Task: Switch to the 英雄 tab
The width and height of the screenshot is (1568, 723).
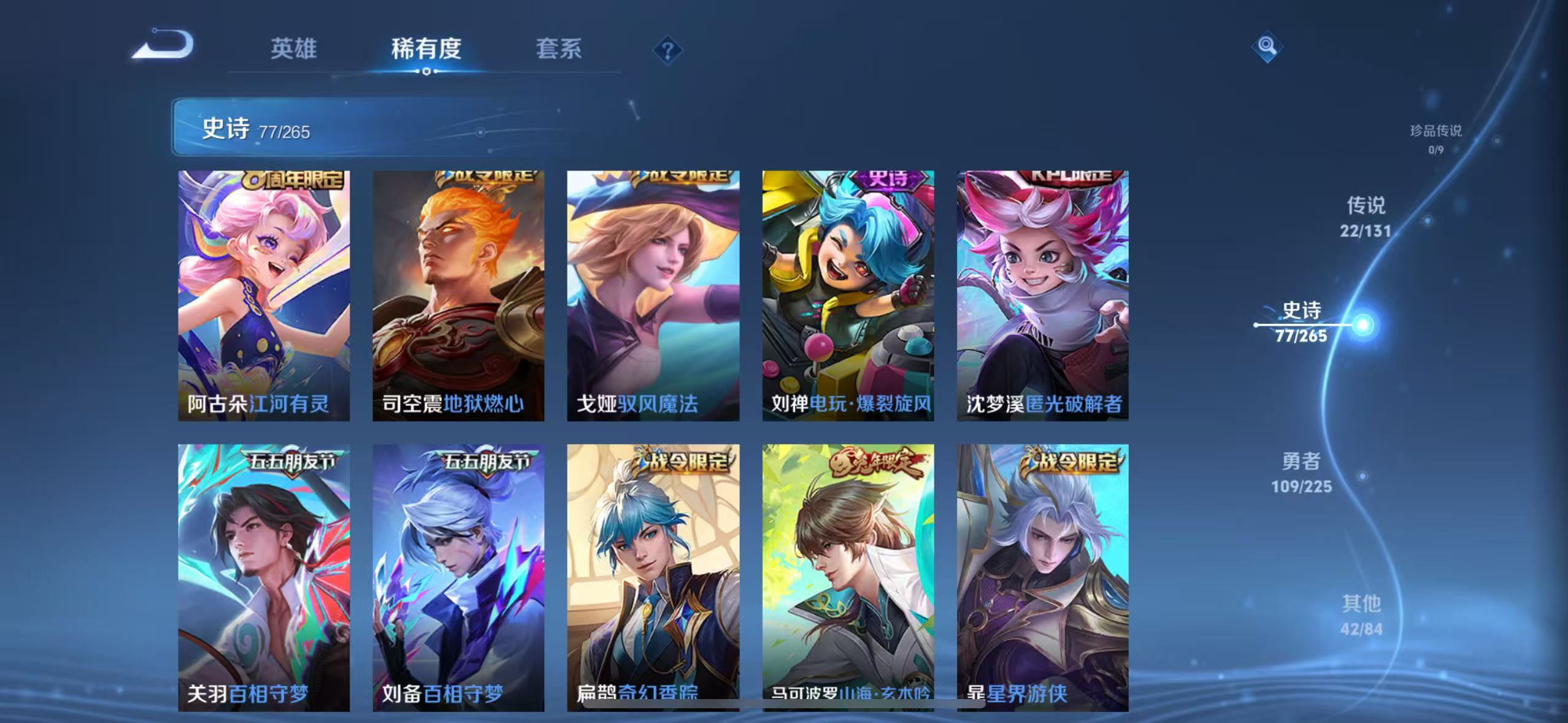Action: pos(293,50)
